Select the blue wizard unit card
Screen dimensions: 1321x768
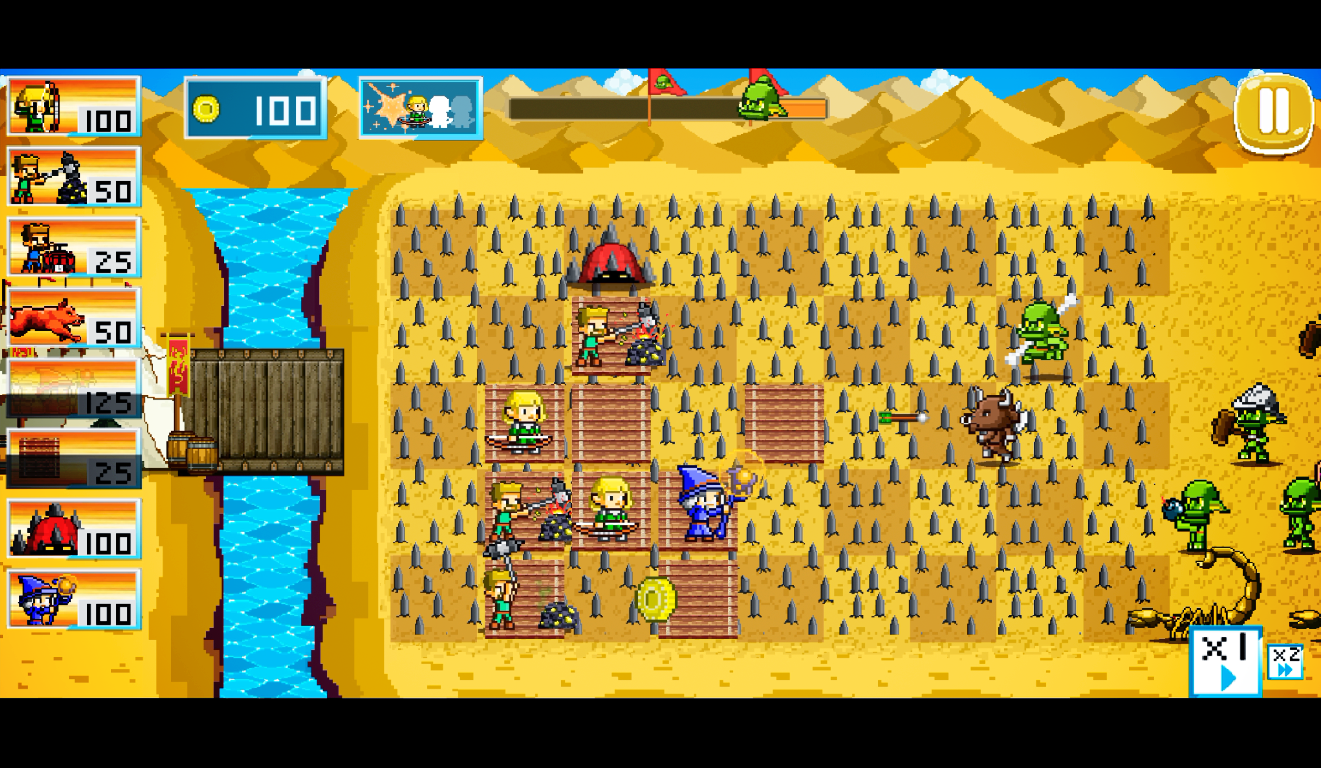[x=73, y=599]
